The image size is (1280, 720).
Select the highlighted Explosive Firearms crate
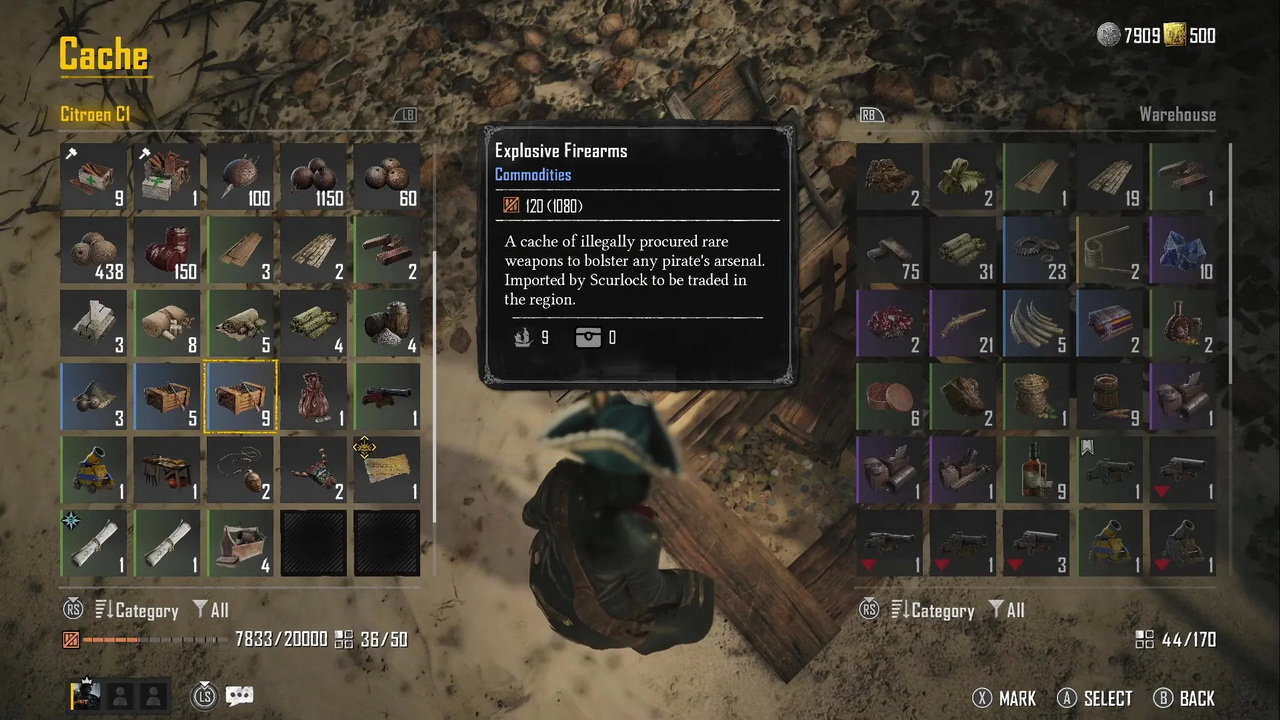coord(240,397)
